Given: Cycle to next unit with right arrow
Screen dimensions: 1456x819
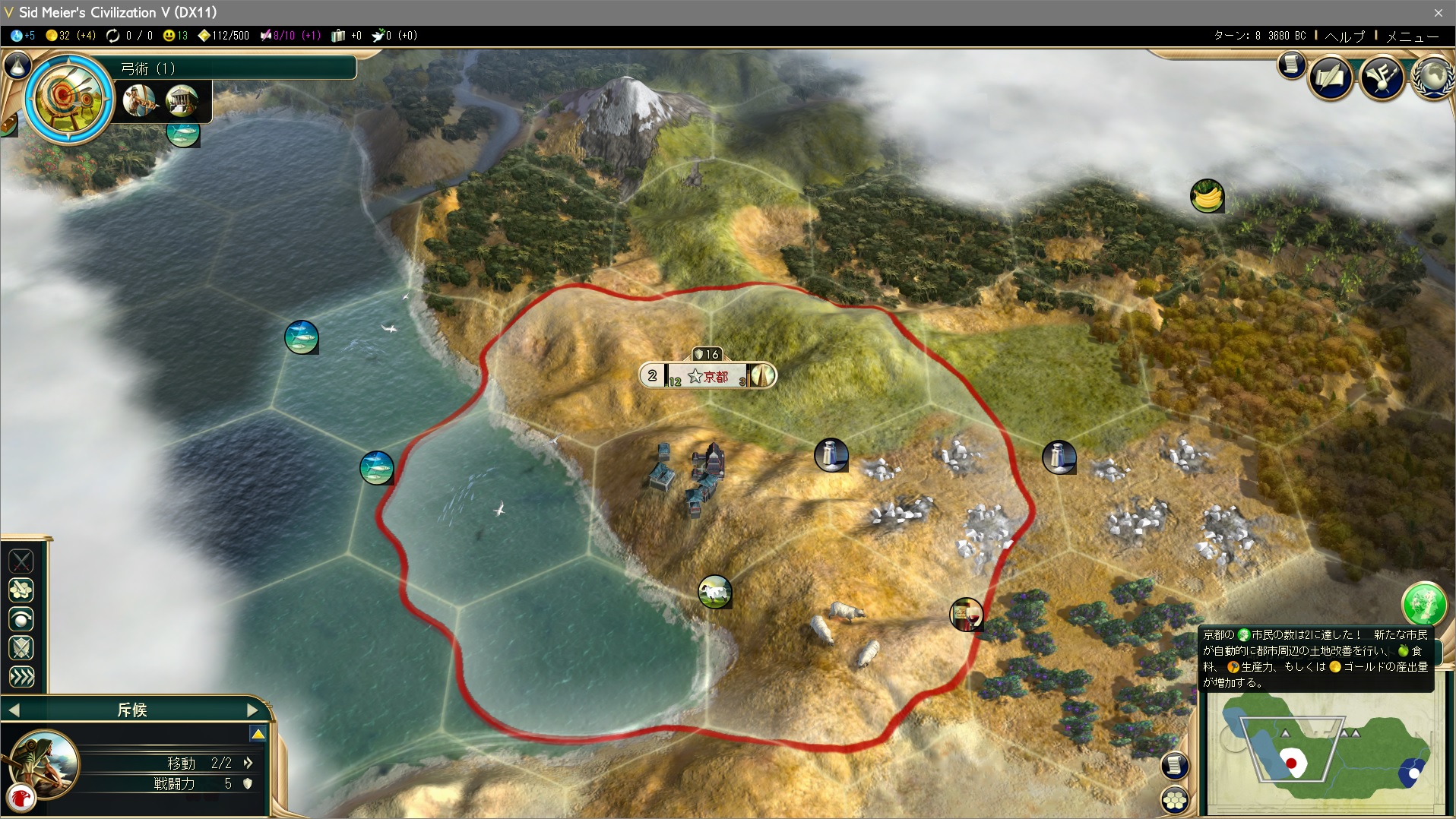Looking at the screenshot, I should [253, 710].
